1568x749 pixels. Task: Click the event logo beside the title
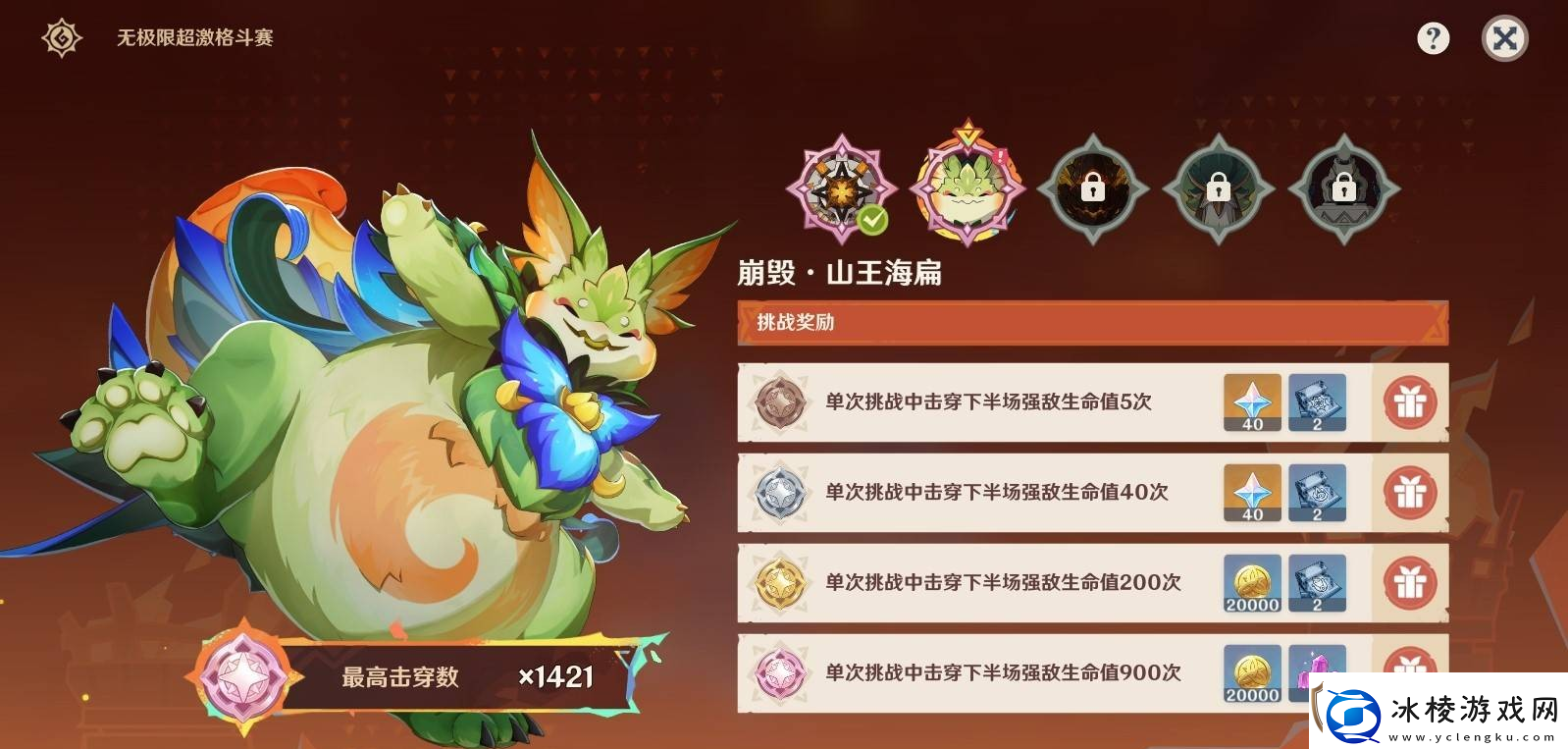[x=56, y=35]
